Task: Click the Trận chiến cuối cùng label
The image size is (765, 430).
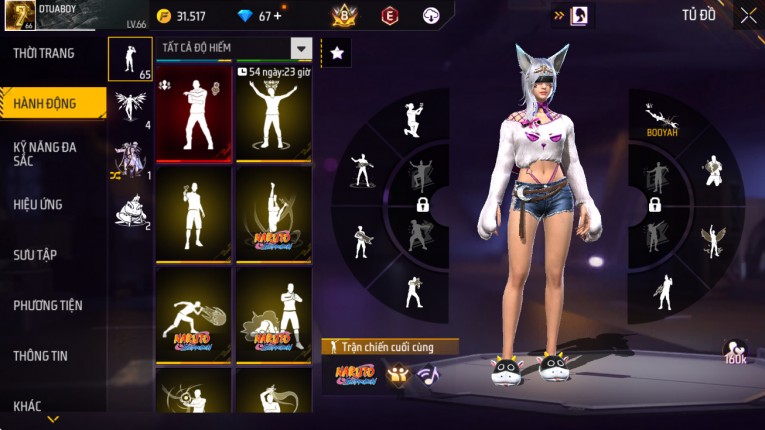Action: (390, 346)
